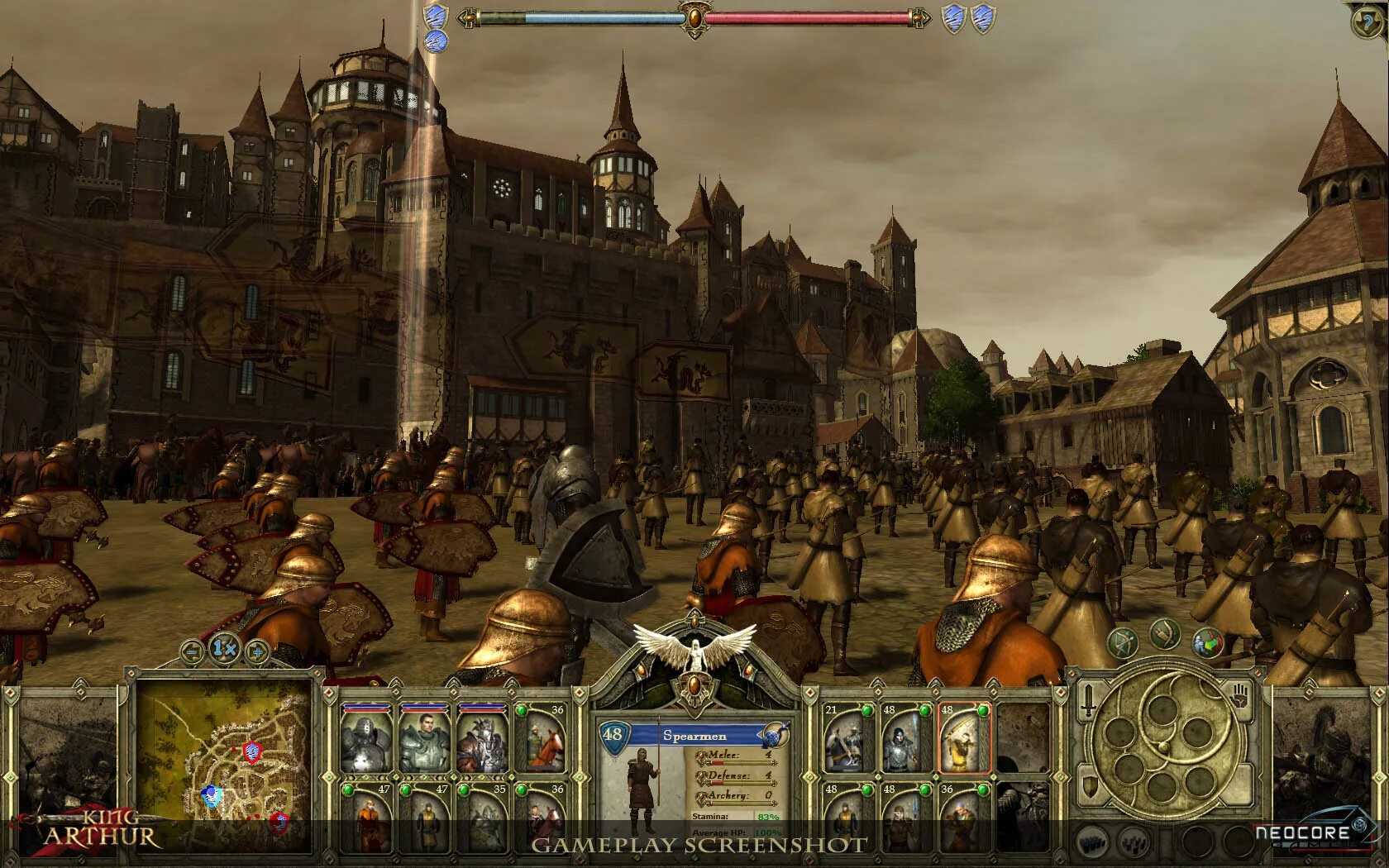Choose the highlighted yellow archer unit card
Viewport: 1389px width, 868px height.
click(964, 739)
